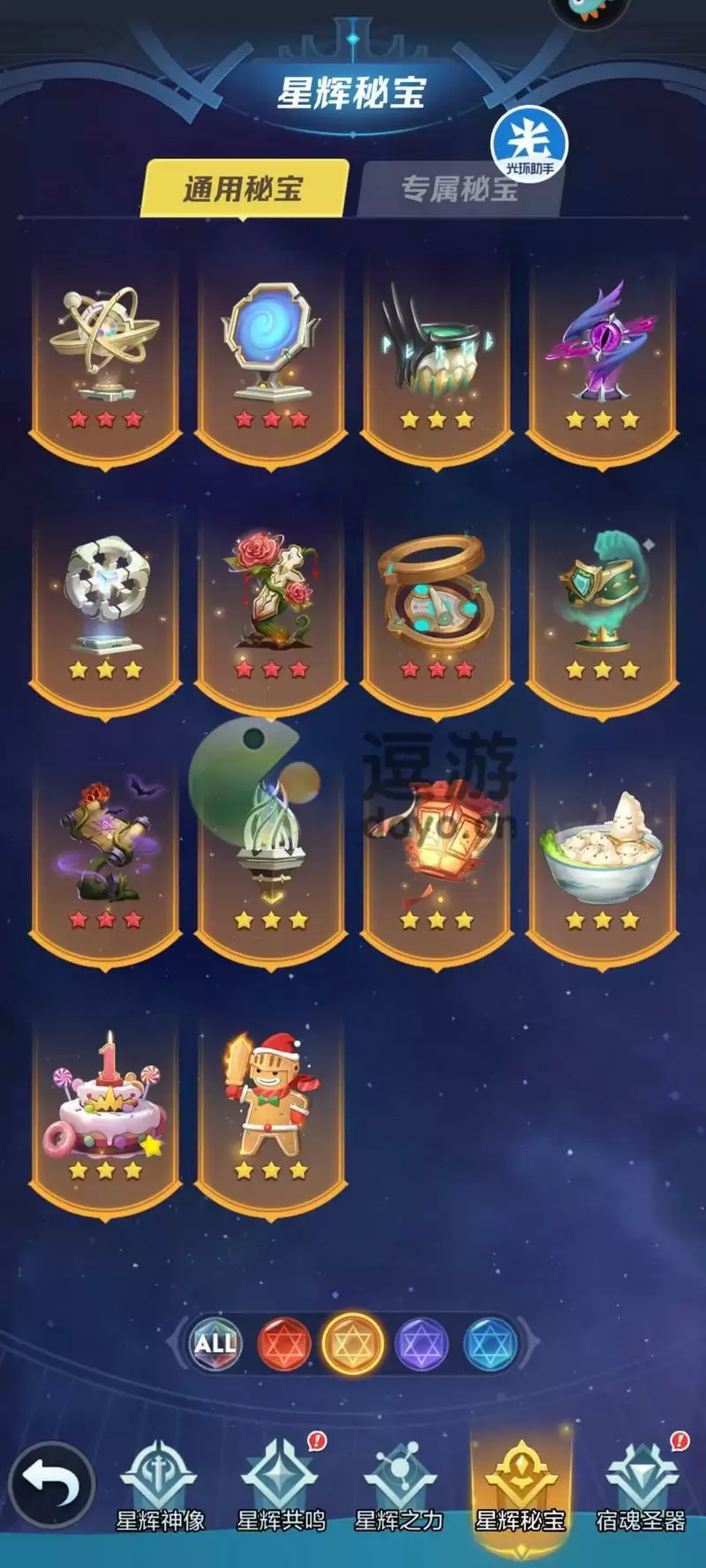Go back with the return arrow button
The image size is (706, 1568).
[51, 1484]
